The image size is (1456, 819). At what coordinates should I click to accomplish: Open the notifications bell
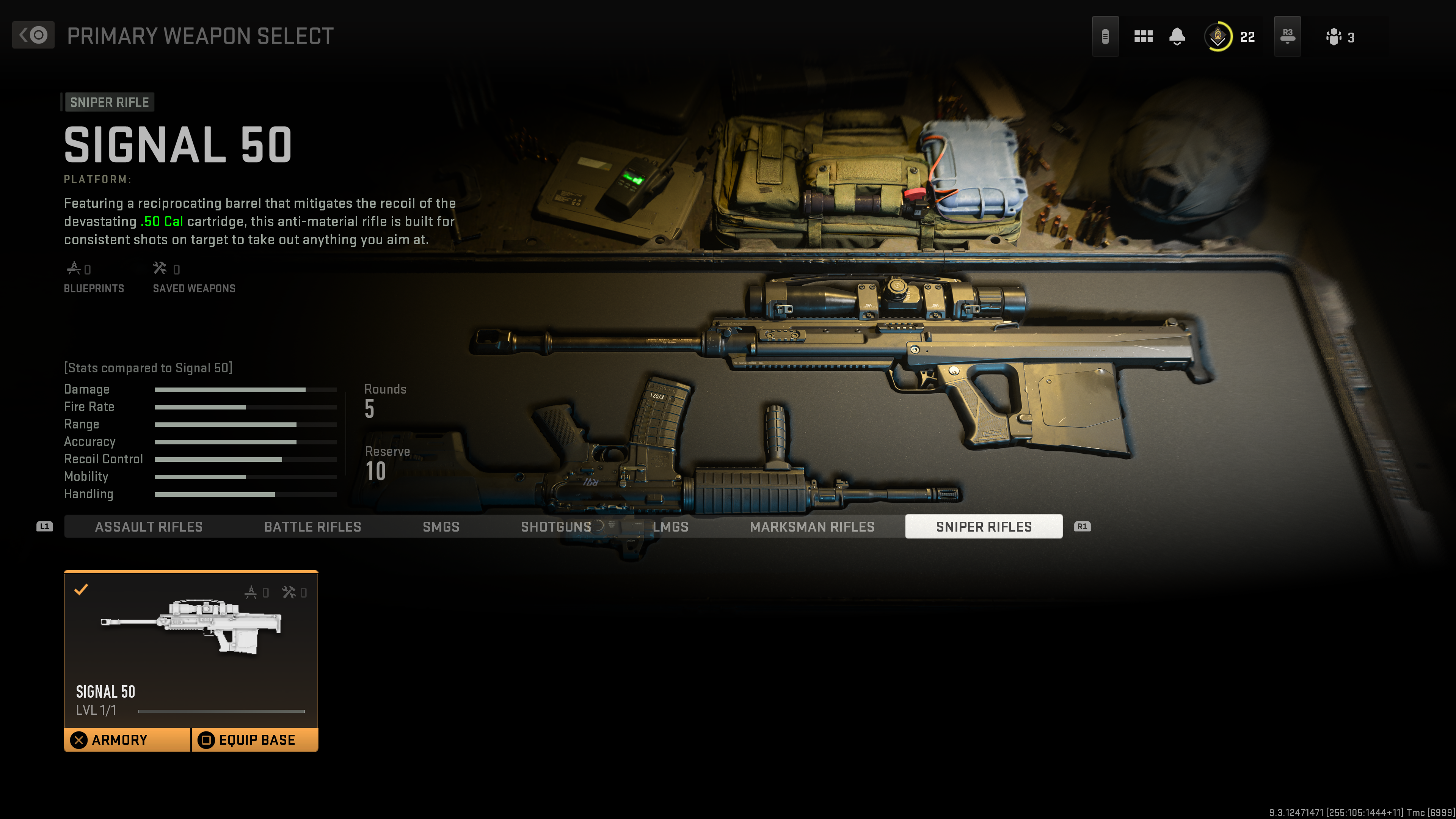(x=1177, y=36)
